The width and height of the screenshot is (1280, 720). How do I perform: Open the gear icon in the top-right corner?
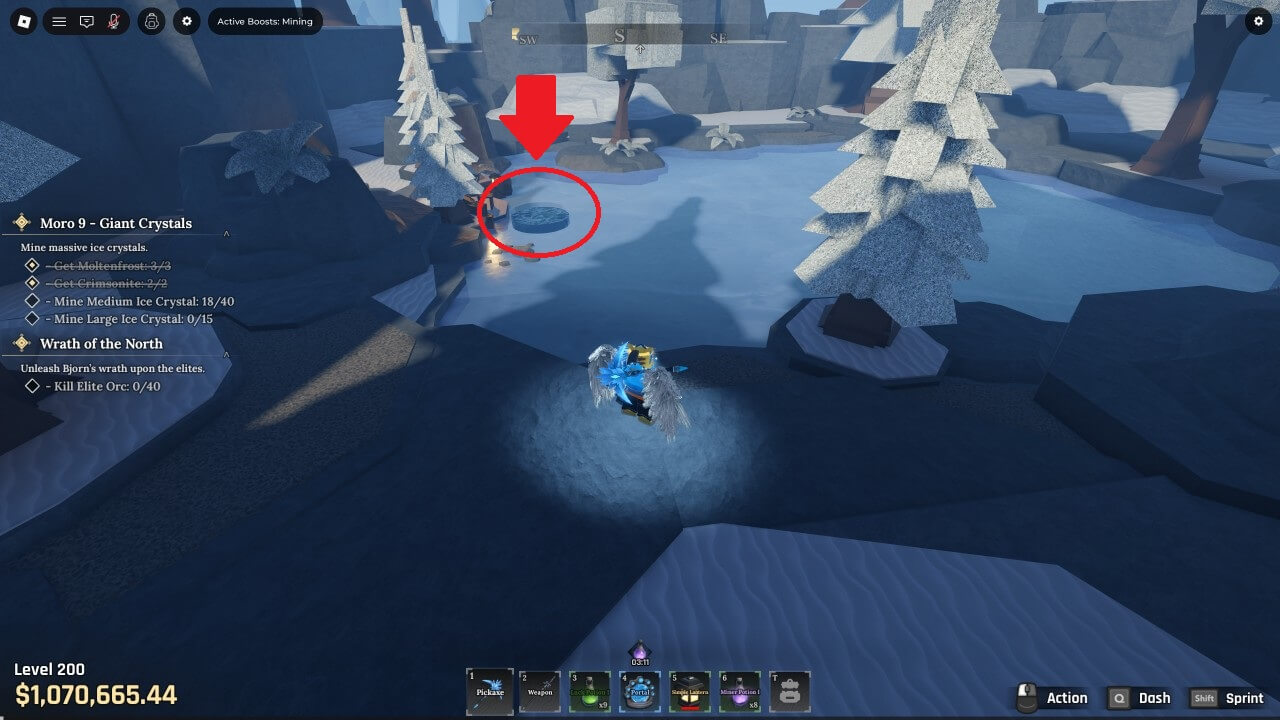1259,21
